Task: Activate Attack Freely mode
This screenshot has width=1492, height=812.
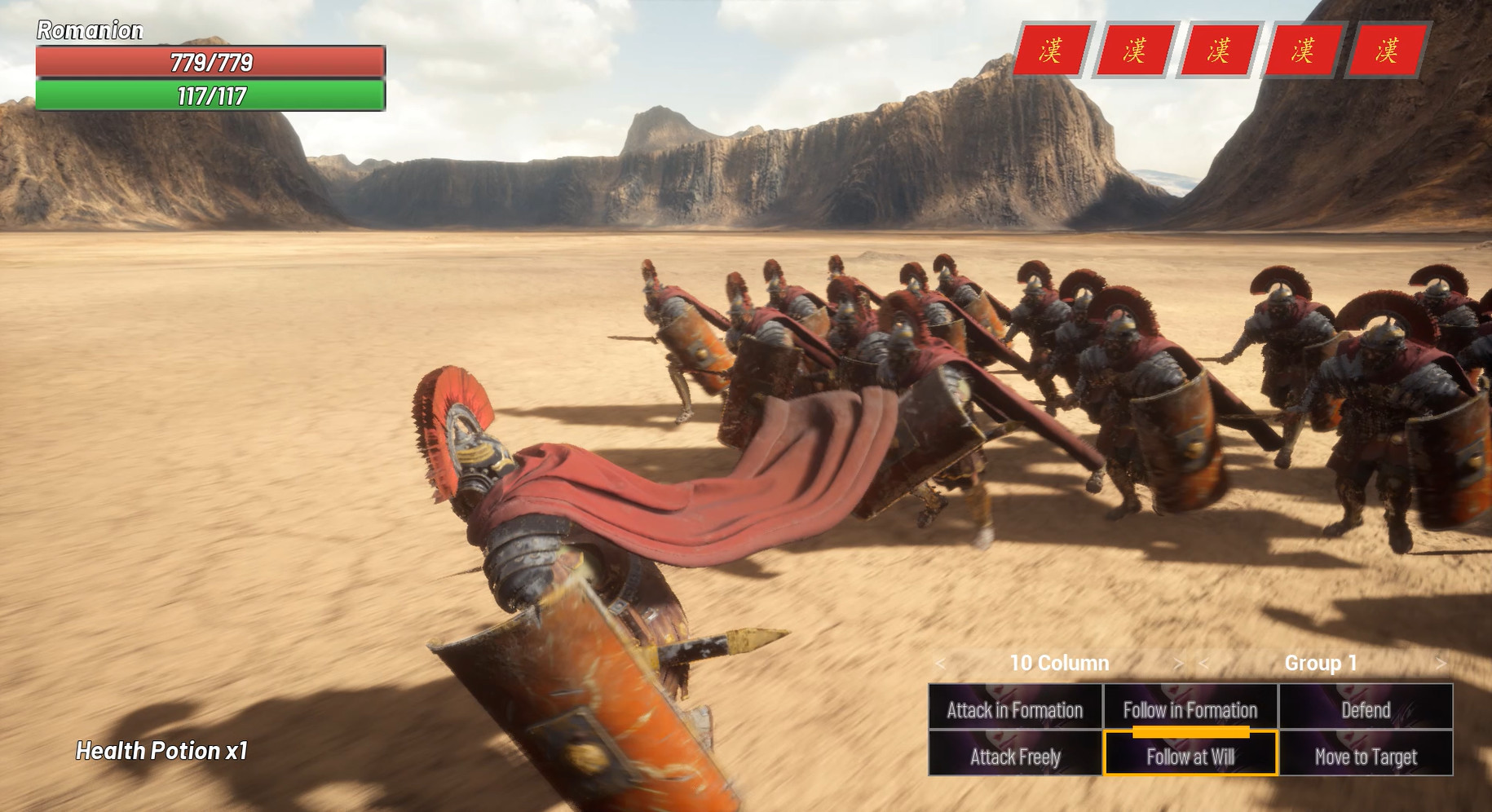Action: [x=1014, y=757]
